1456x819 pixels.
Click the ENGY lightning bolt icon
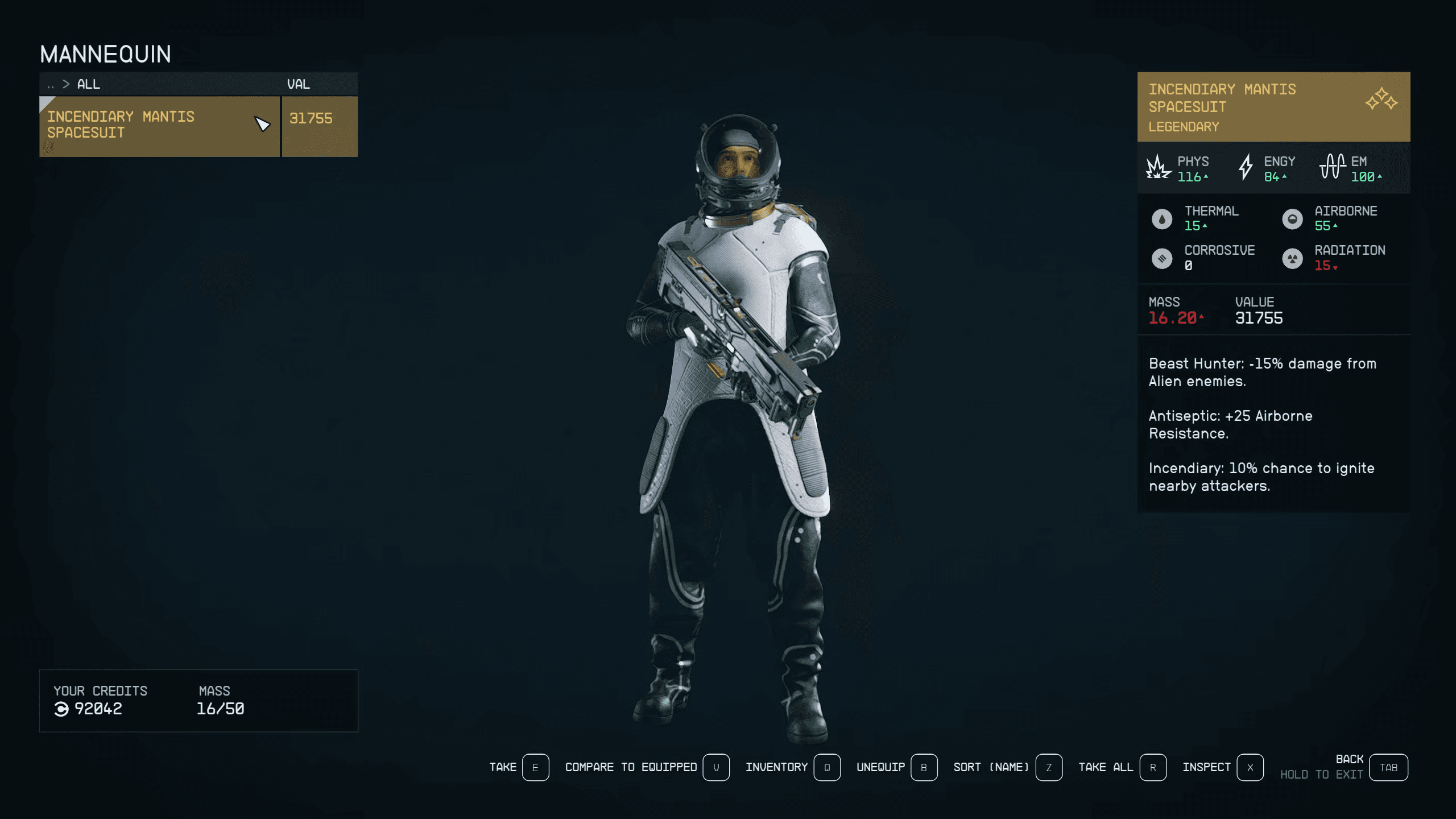1247,167
